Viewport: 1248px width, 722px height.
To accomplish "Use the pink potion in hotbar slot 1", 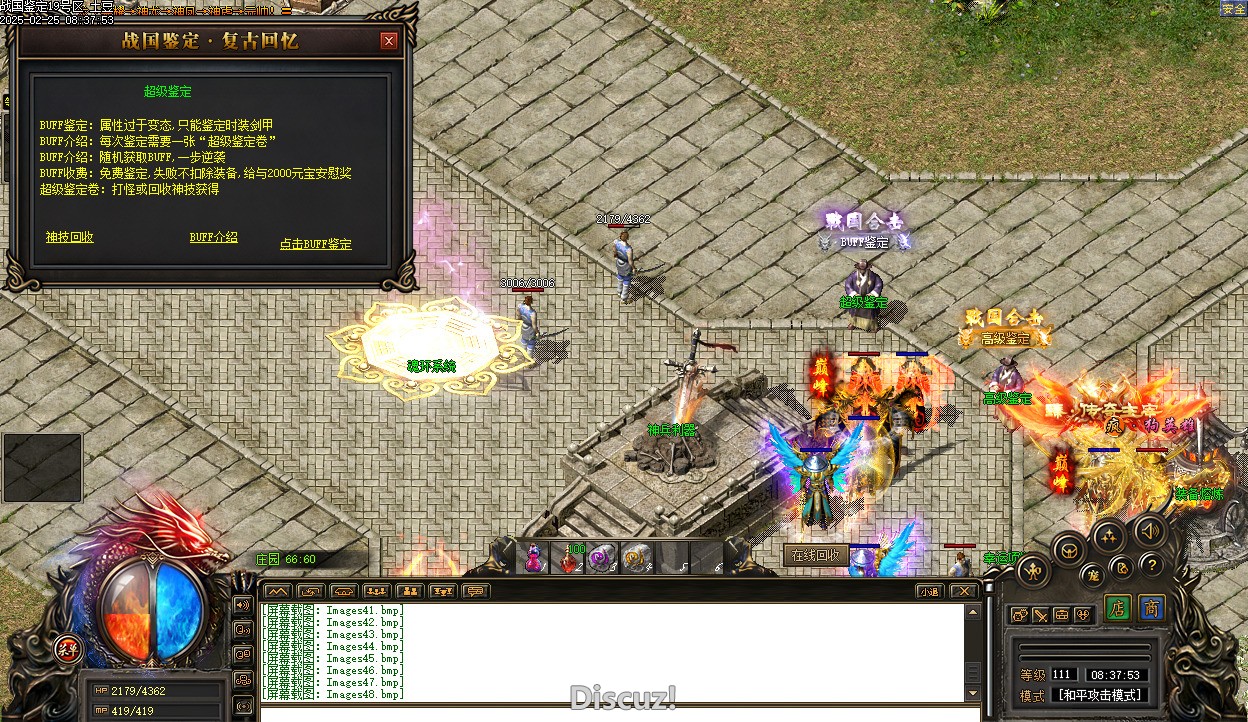I will pos(534,558).
